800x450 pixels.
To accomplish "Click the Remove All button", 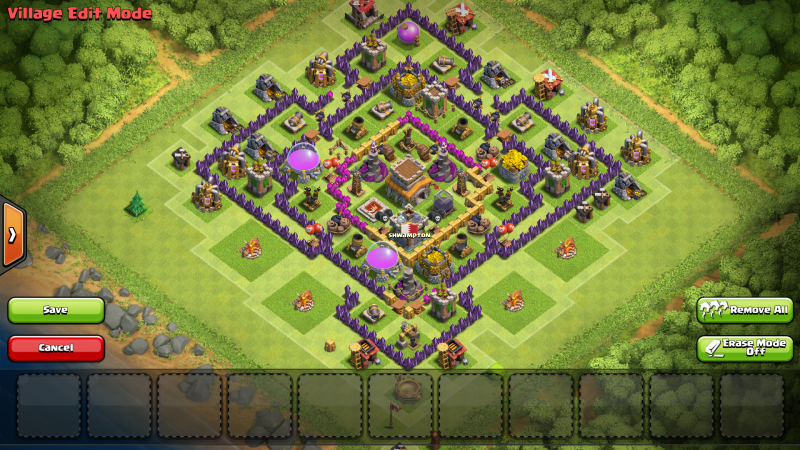I will click(x=744, y=310).
